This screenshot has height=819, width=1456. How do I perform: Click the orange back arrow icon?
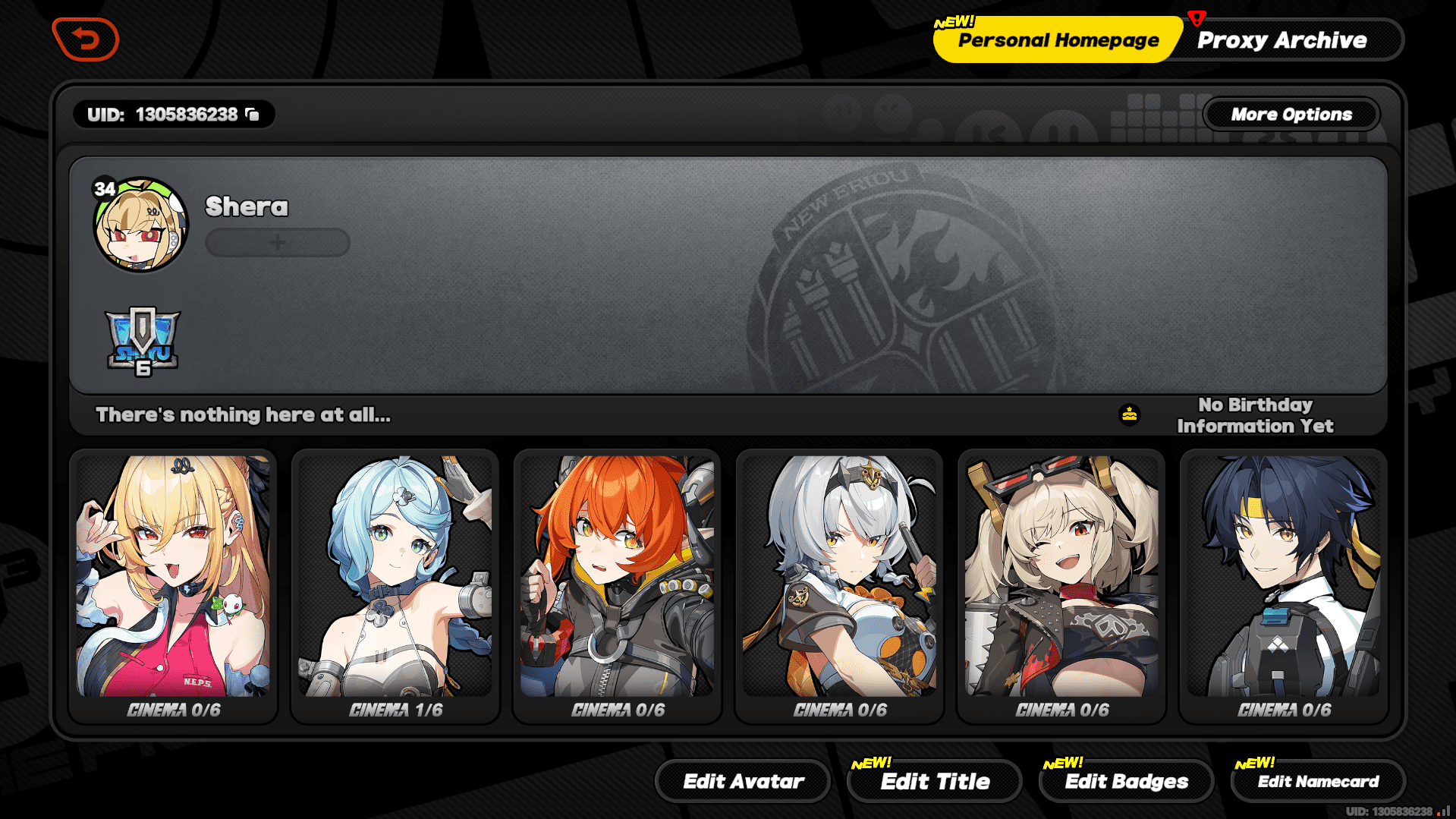tap(85, 39)
